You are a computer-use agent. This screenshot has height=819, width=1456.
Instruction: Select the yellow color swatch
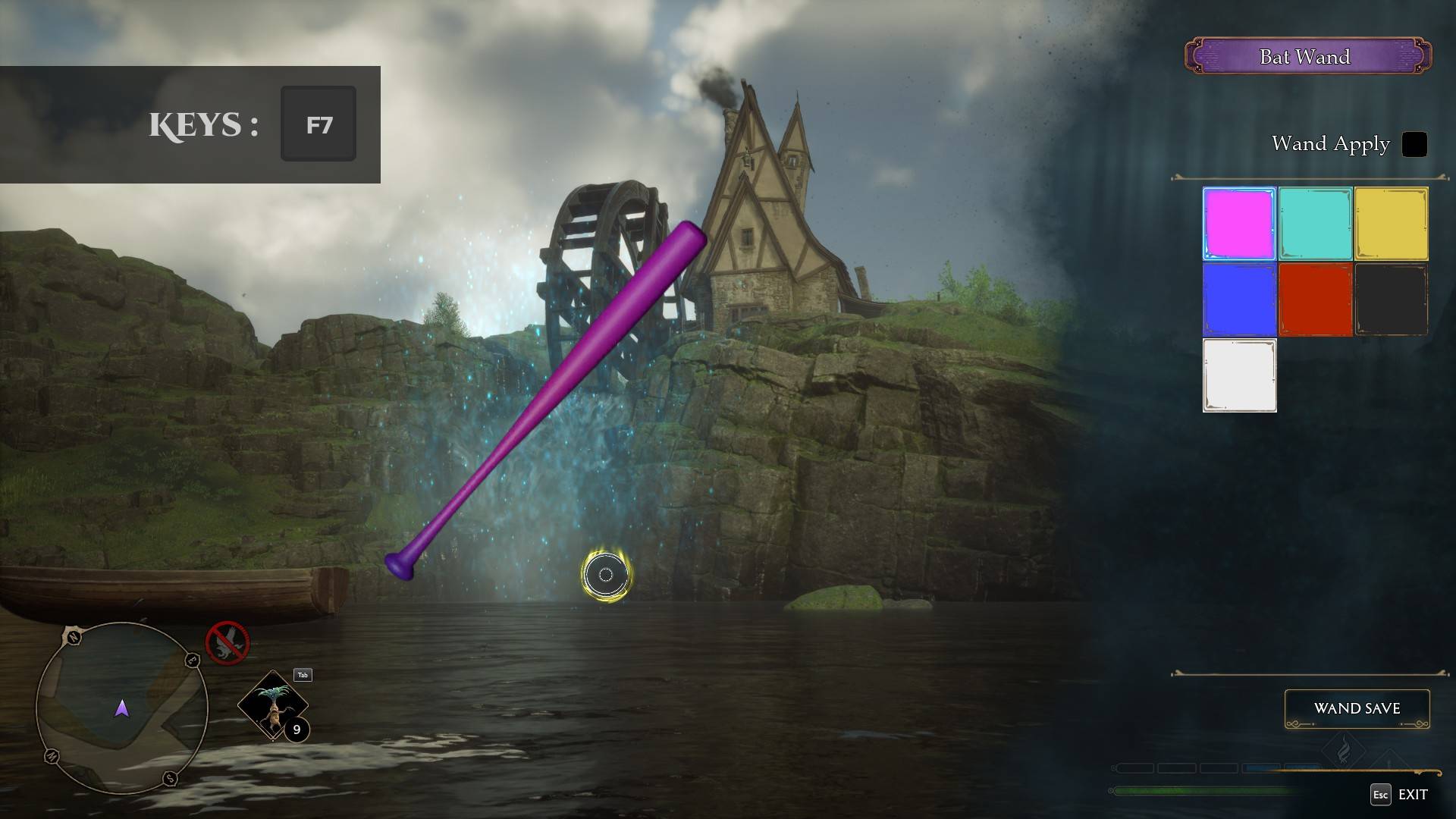coord(1392,224)
